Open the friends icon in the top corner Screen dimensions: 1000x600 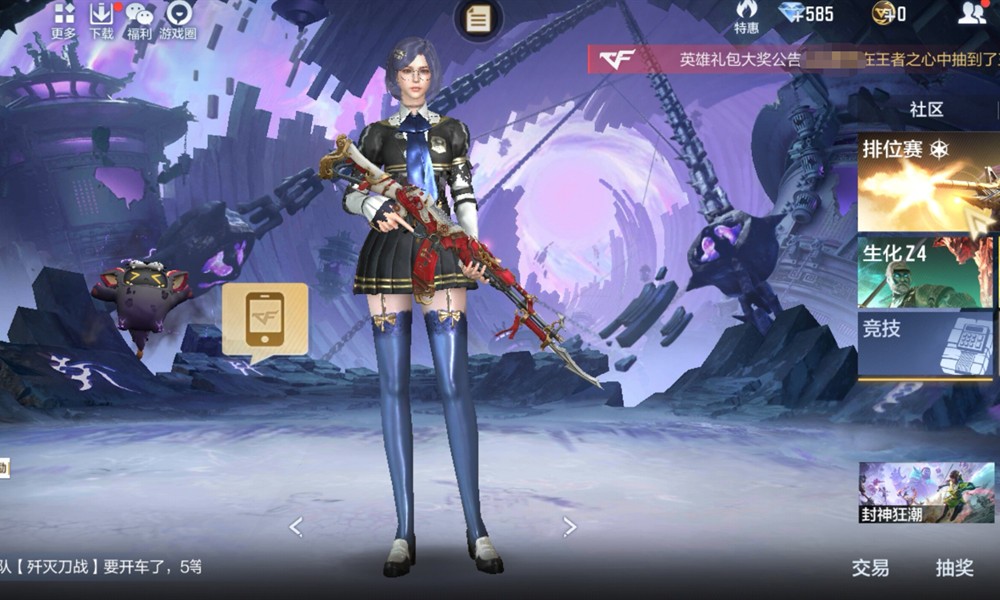tap(971, 14)
